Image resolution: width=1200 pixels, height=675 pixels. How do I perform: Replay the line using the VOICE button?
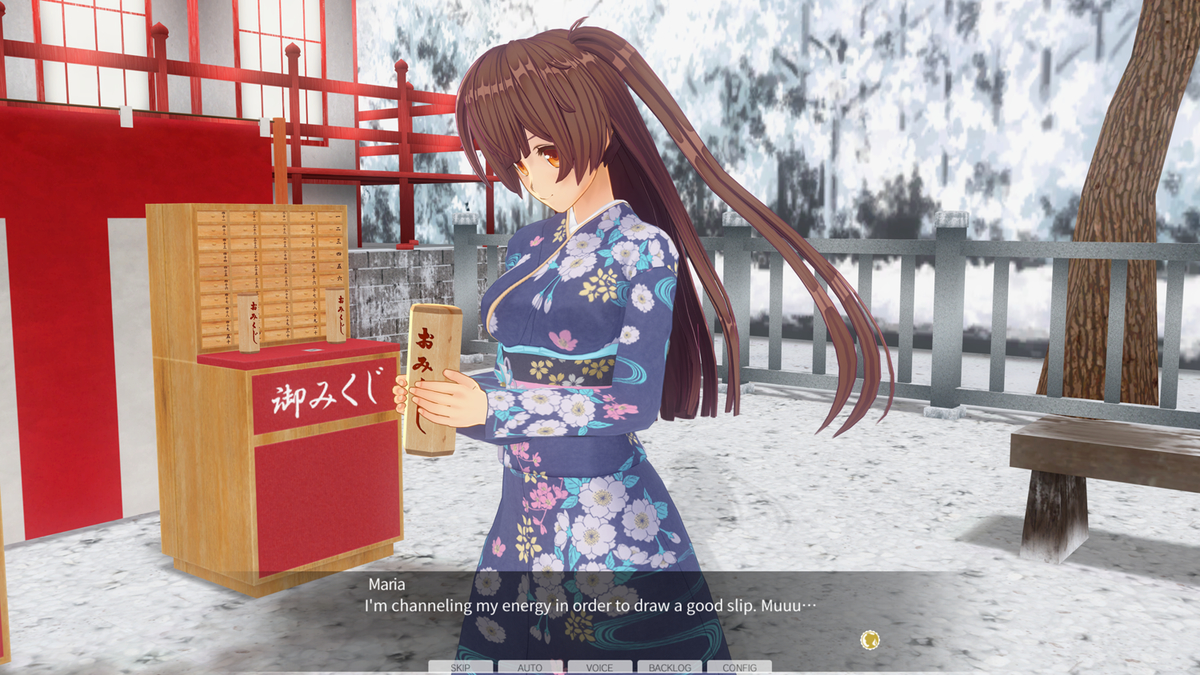coord(600,667)
